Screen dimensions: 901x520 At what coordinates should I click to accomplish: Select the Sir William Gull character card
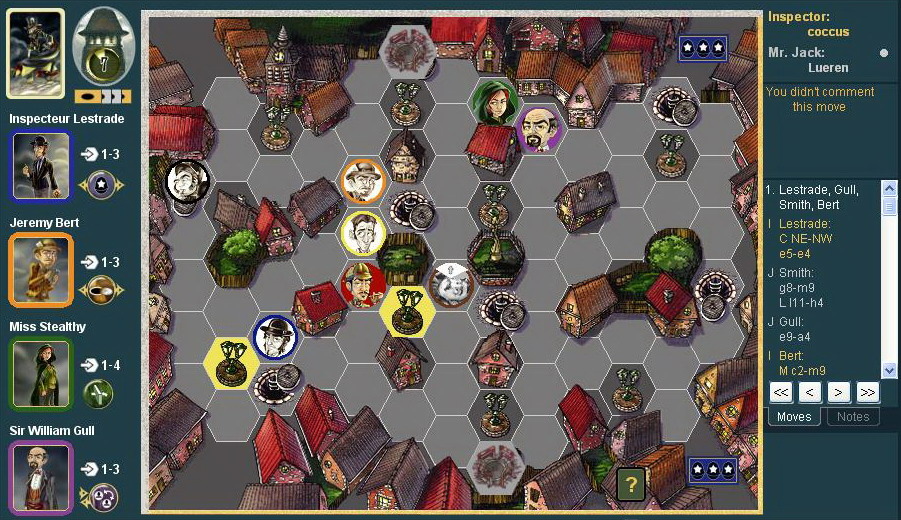[41, 477]
